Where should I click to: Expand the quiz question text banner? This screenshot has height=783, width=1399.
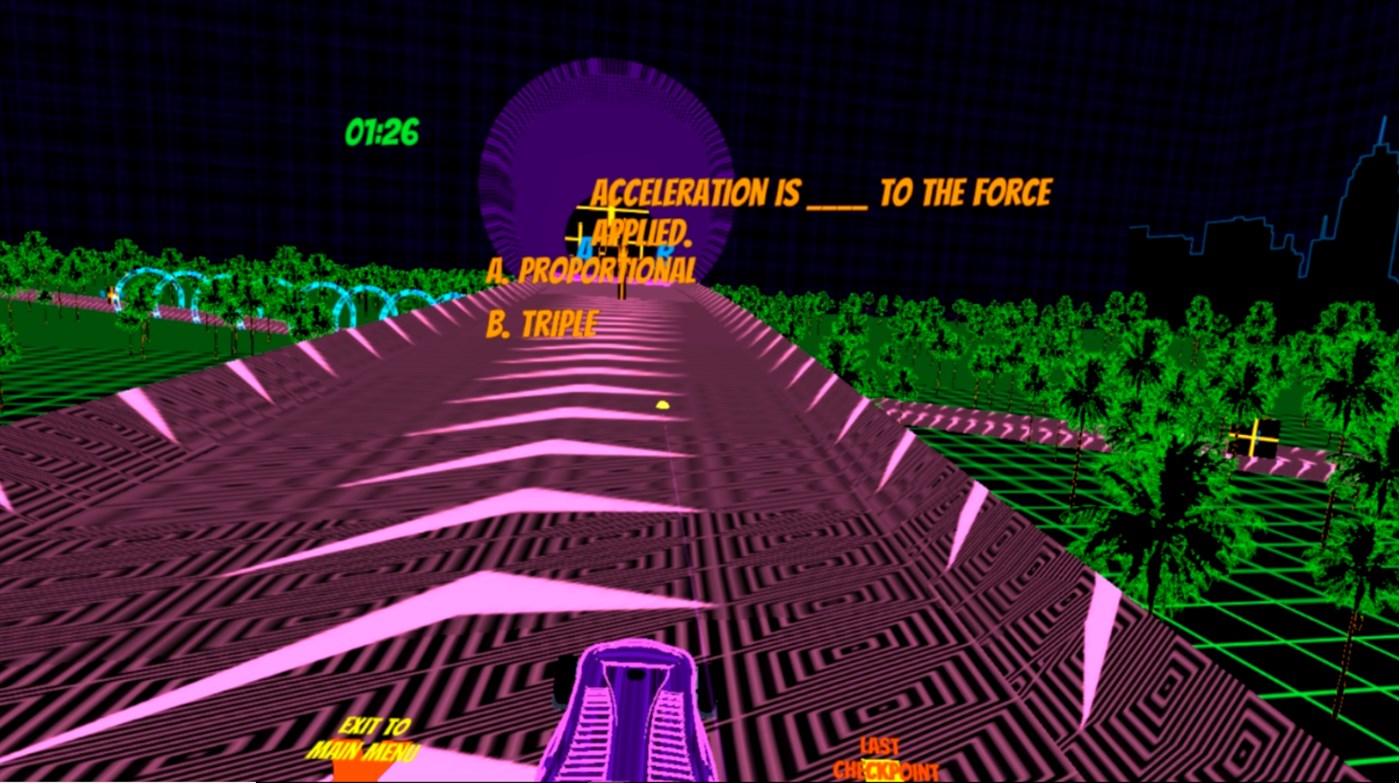(820, 192)
